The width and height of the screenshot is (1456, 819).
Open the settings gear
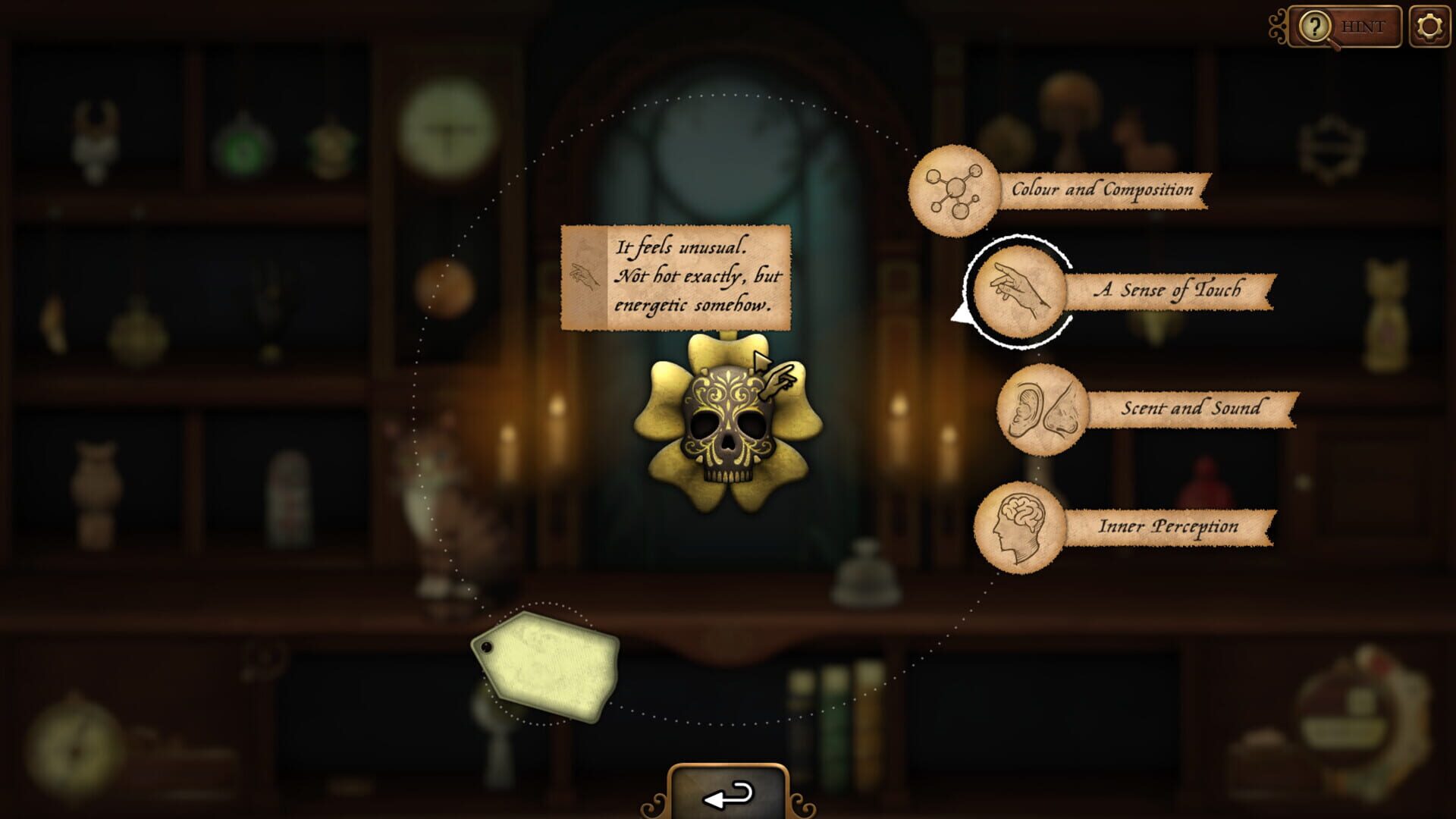(x=1429, y=25)
